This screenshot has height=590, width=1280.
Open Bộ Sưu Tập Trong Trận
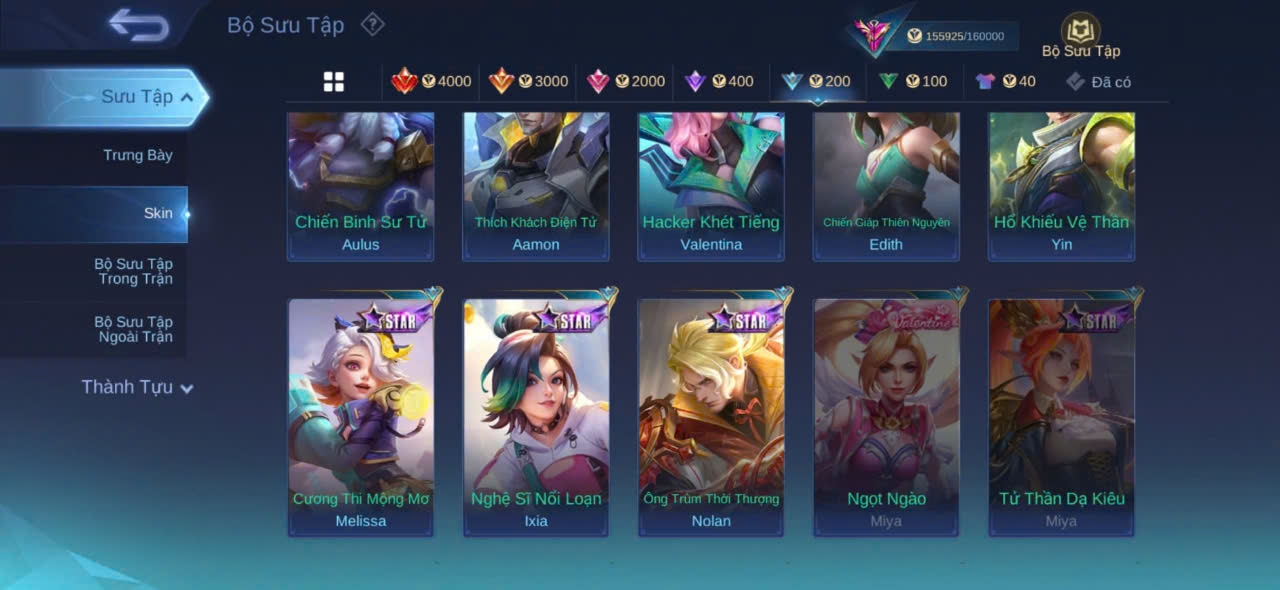pyautogui.click(x=133, y=271)
